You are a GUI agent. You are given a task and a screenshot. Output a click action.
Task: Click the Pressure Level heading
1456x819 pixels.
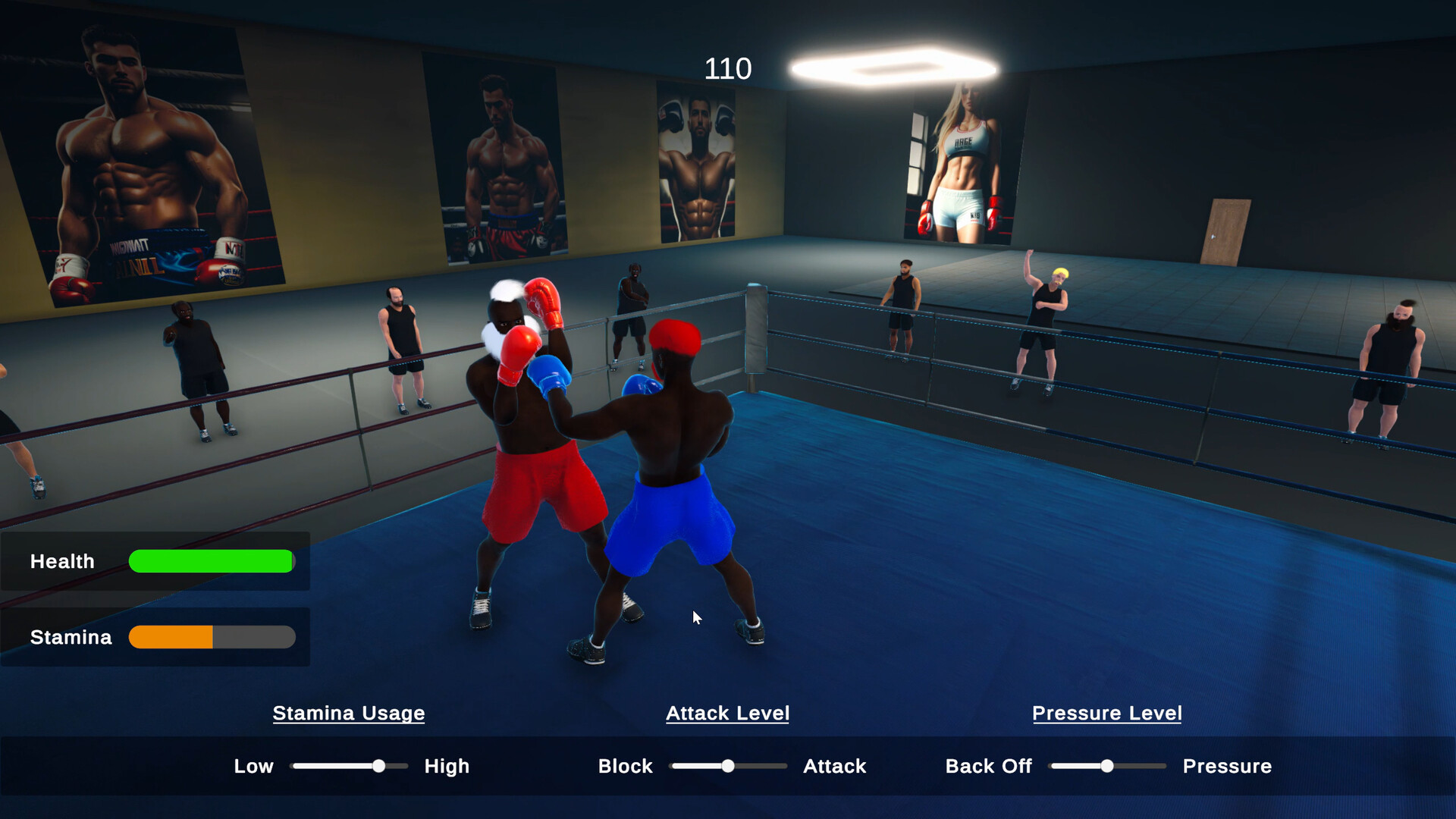tap(1106, 713)
